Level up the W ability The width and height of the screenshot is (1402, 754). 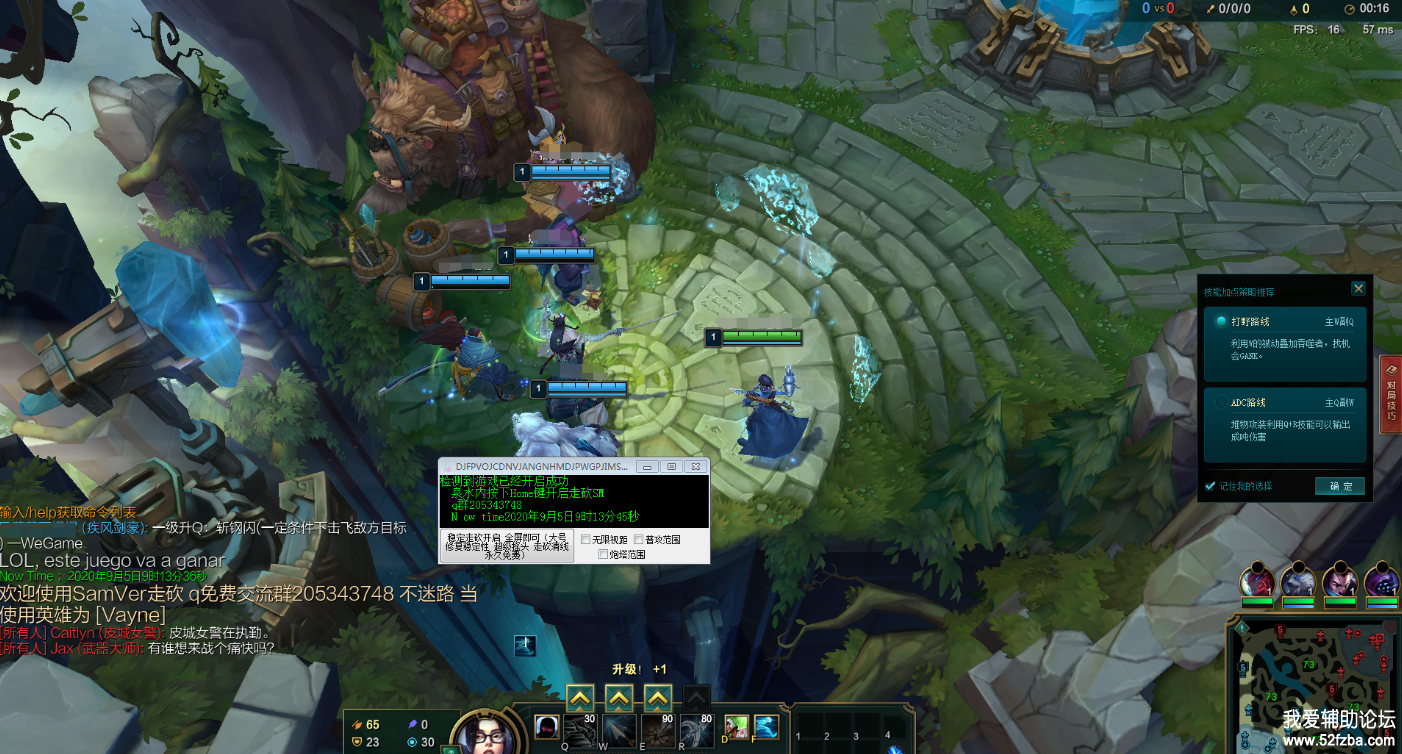click(619, 697)
